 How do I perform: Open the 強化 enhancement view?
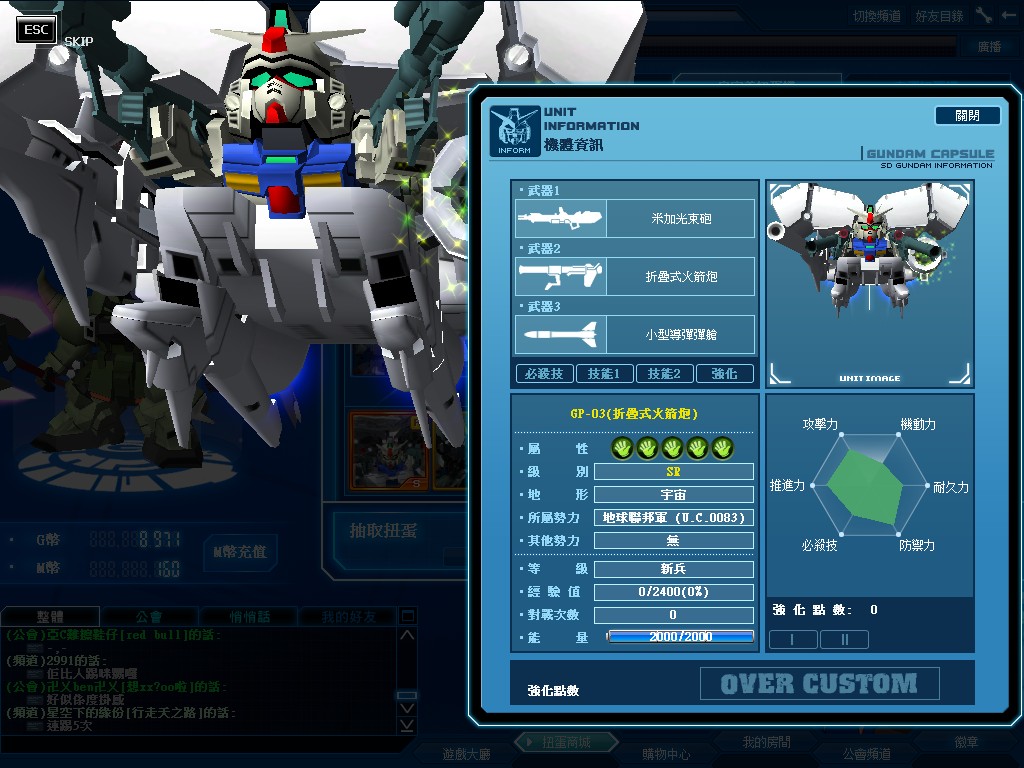coord(724,374)
